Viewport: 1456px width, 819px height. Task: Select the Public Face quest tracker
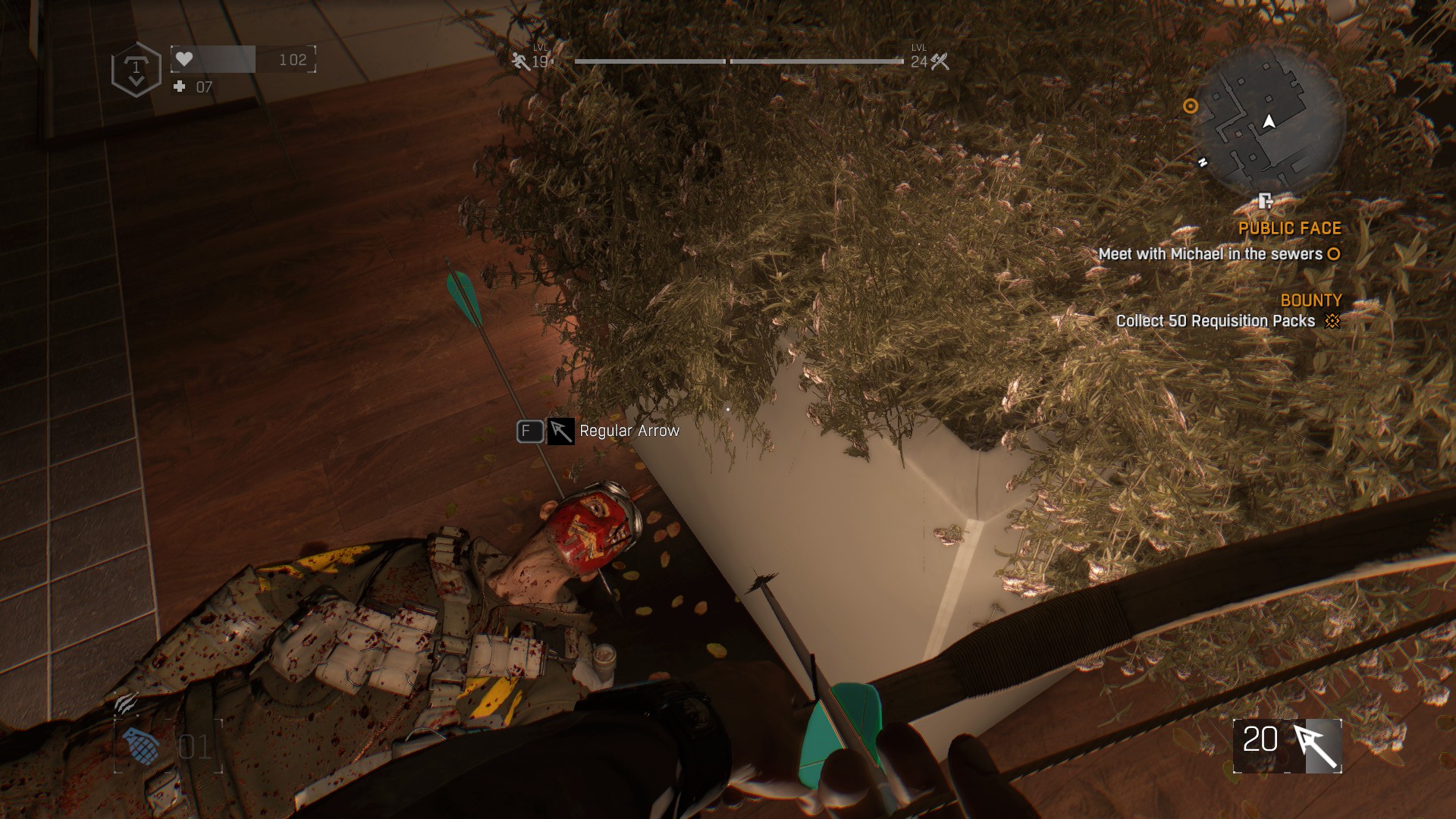(x=1289, y=228)
